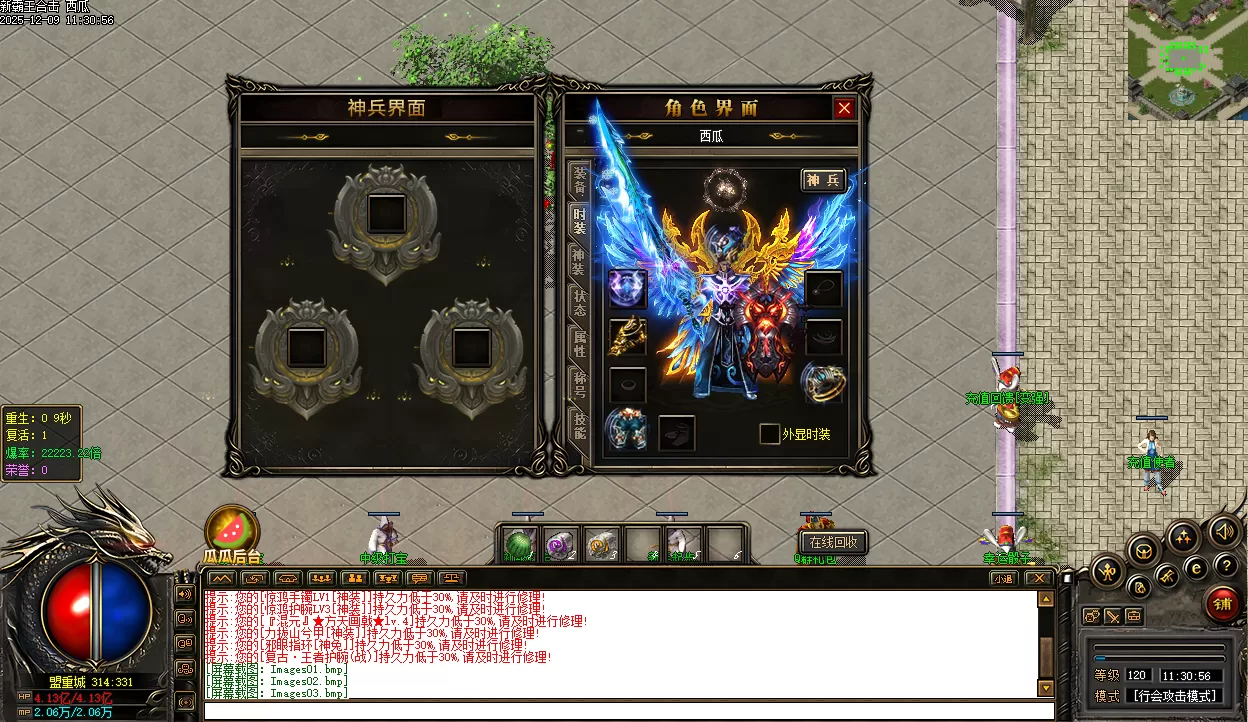Select the glowing purple orb fashion slot
Screen dimensions: 1248x722
[627, 288]
